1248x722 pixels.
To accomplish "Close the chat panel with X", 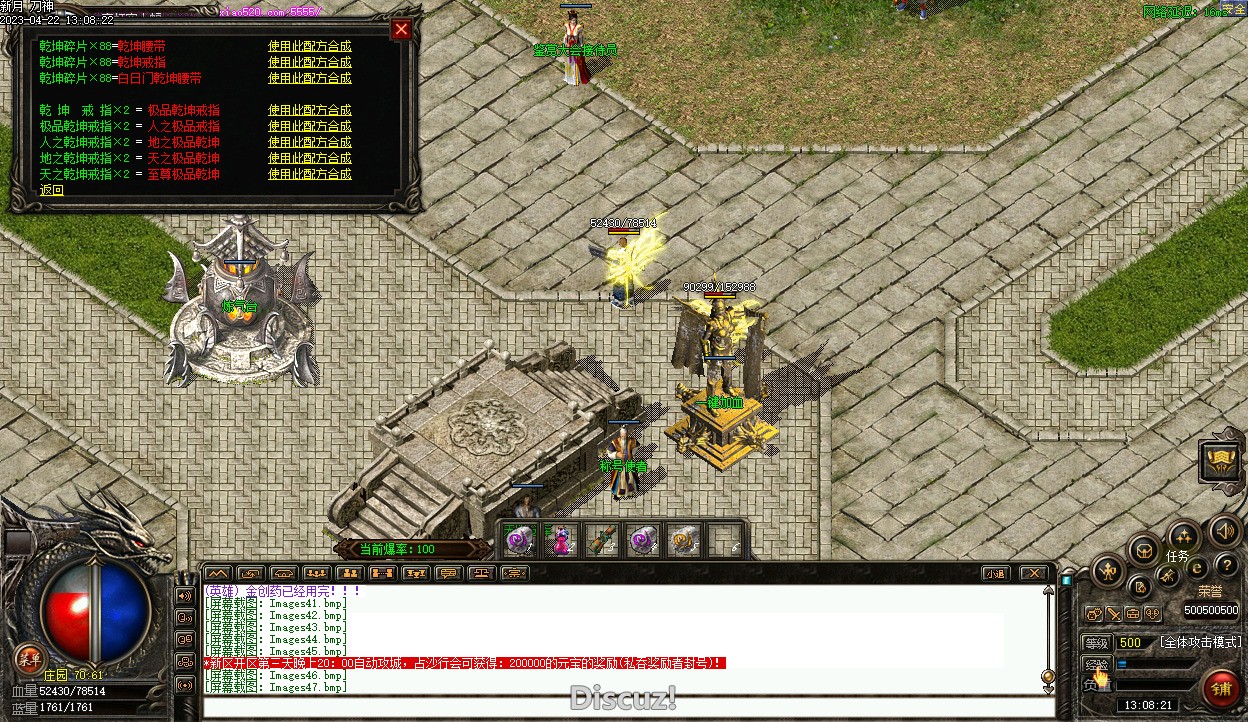I will tap(1033, 573).
